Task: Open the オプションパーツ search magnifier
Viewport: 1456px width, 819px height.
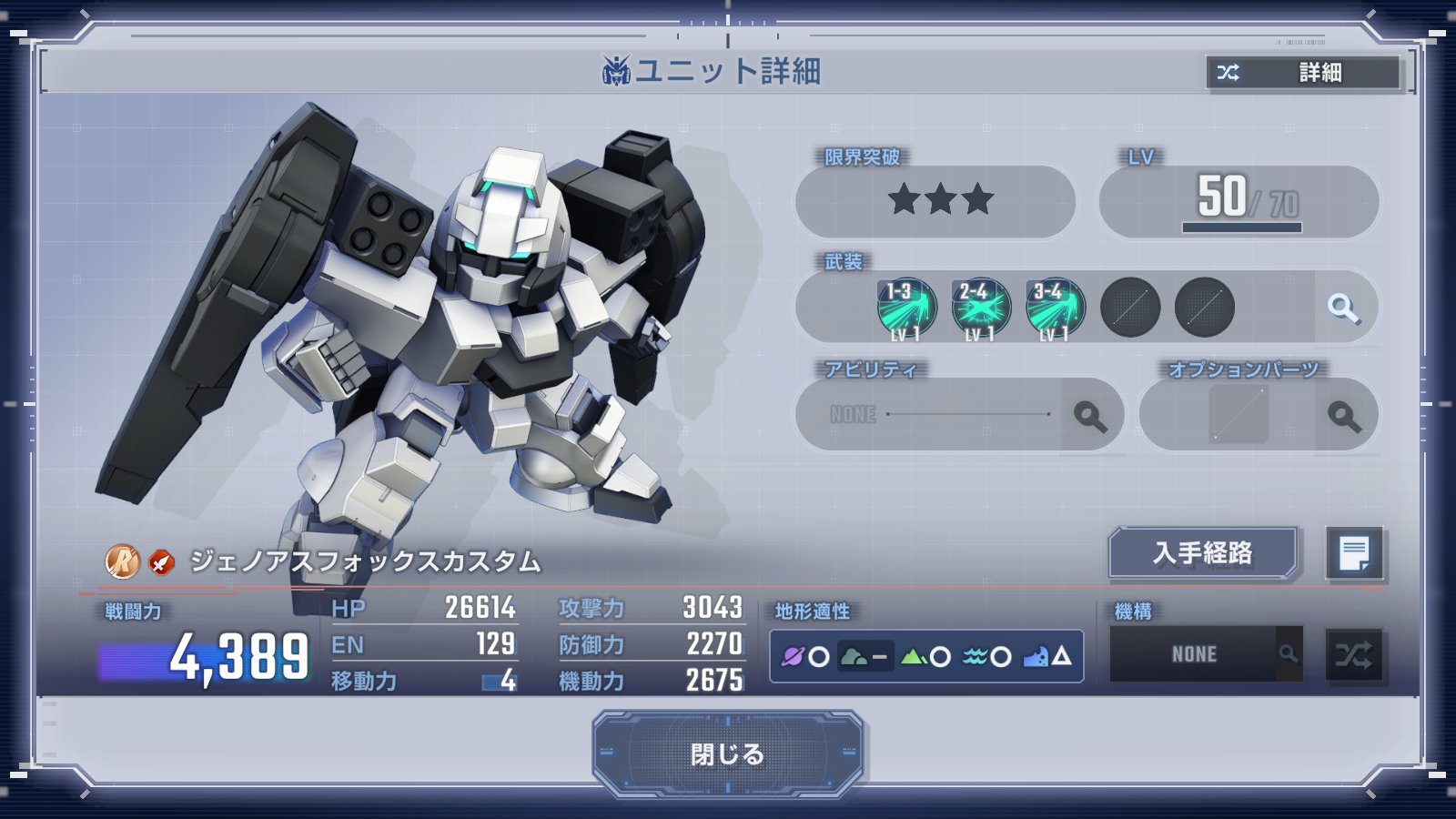Action: click(x=1344, y=416)
